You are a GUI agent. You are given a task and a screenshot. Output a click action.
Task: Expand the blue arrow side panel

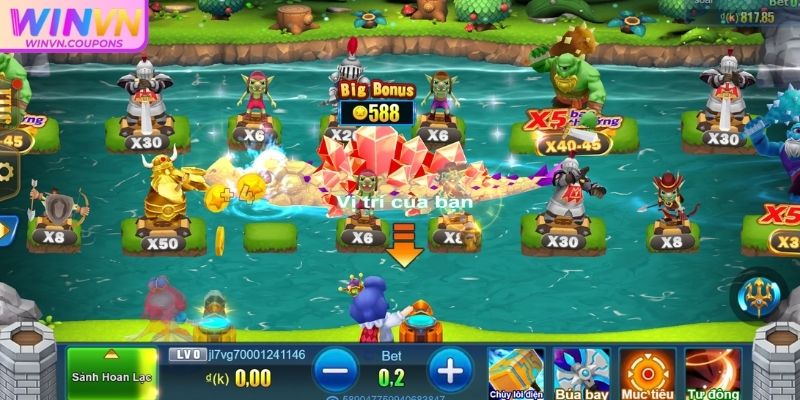(x=5, y=231)
